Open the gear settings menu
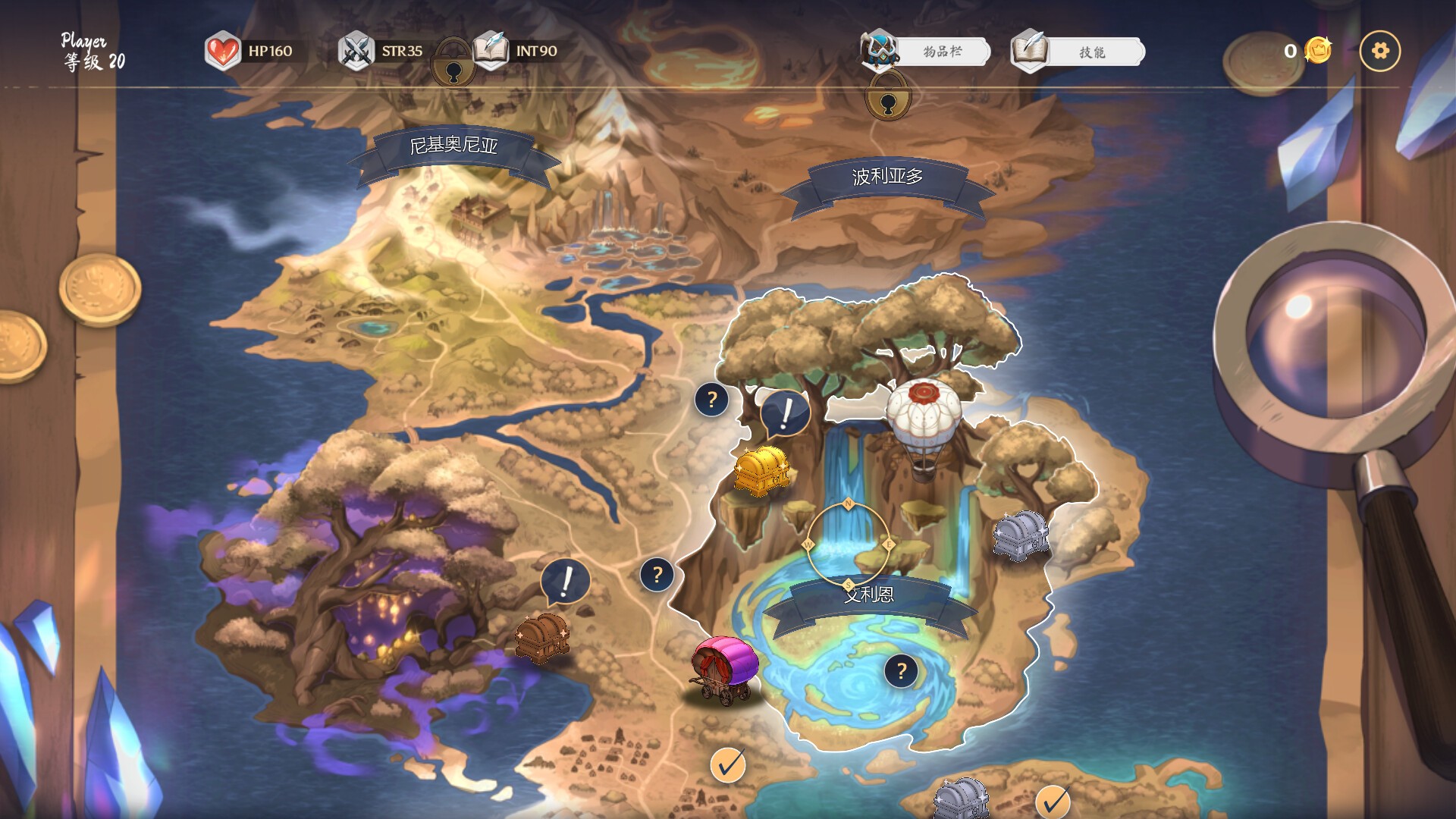 pyautogui.click(x=1379, y=51)
